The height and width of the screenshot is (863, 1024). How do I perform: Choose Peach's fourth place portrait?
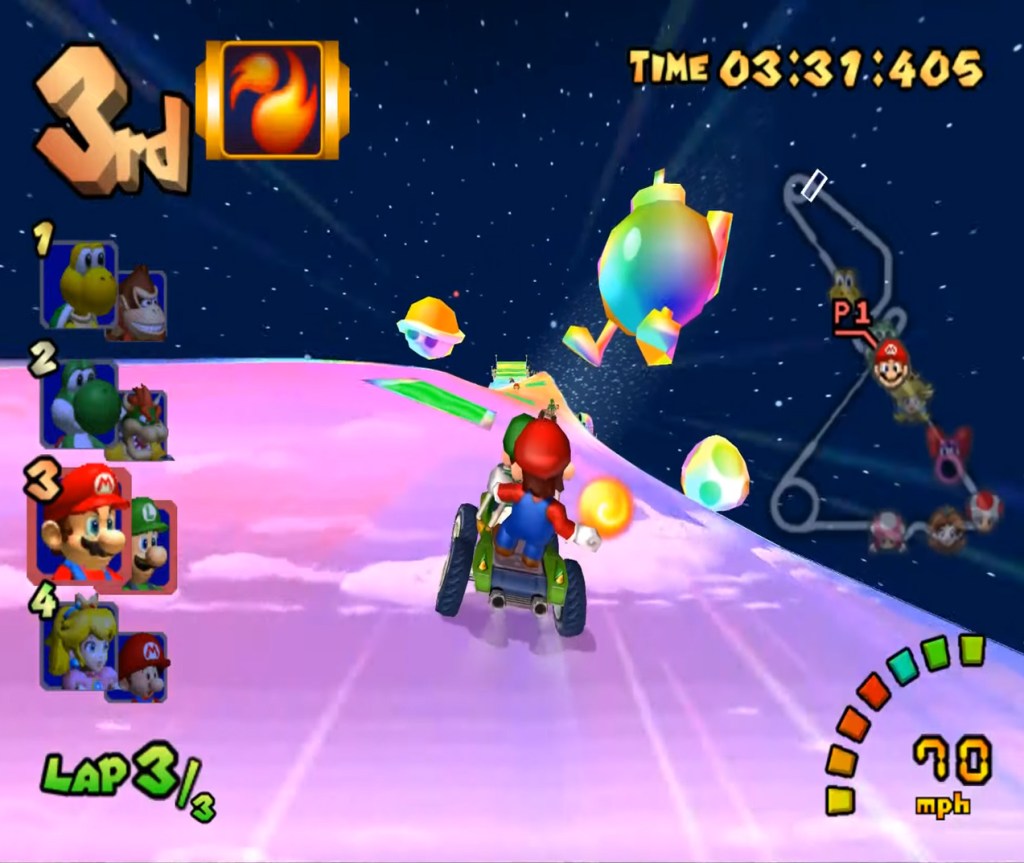click(82, 644)
